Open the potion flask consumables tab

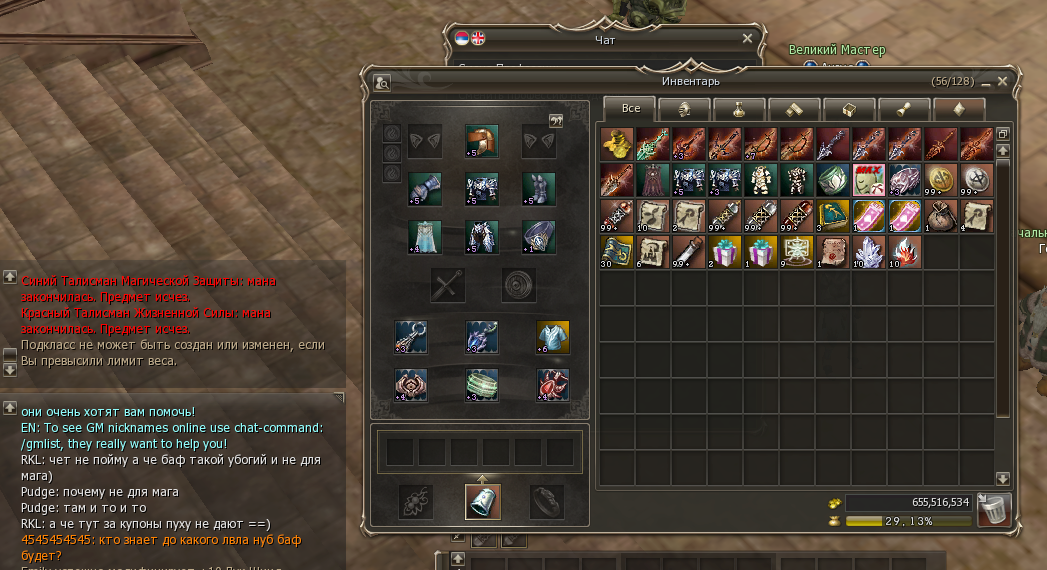[x=740, y=109]
